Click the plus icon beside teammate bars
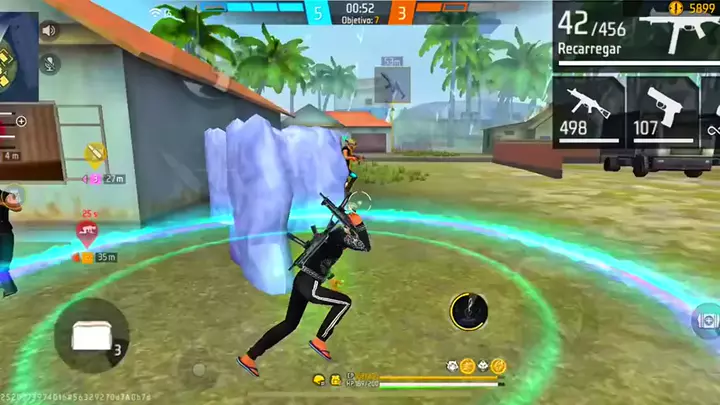720x405 pixels. tap(21, 121)
